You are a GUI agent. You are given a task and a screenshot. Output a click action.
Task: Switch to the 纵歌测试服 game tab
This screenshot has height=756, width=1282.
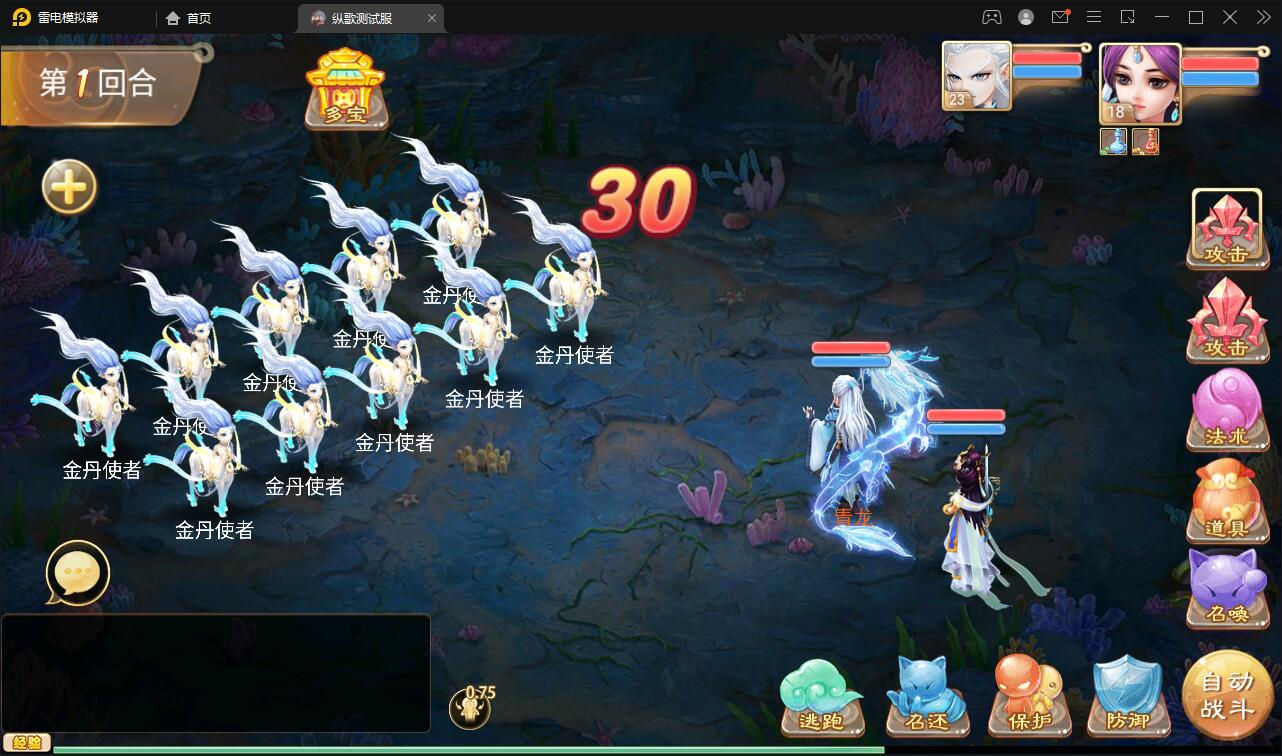pos(362,17)
